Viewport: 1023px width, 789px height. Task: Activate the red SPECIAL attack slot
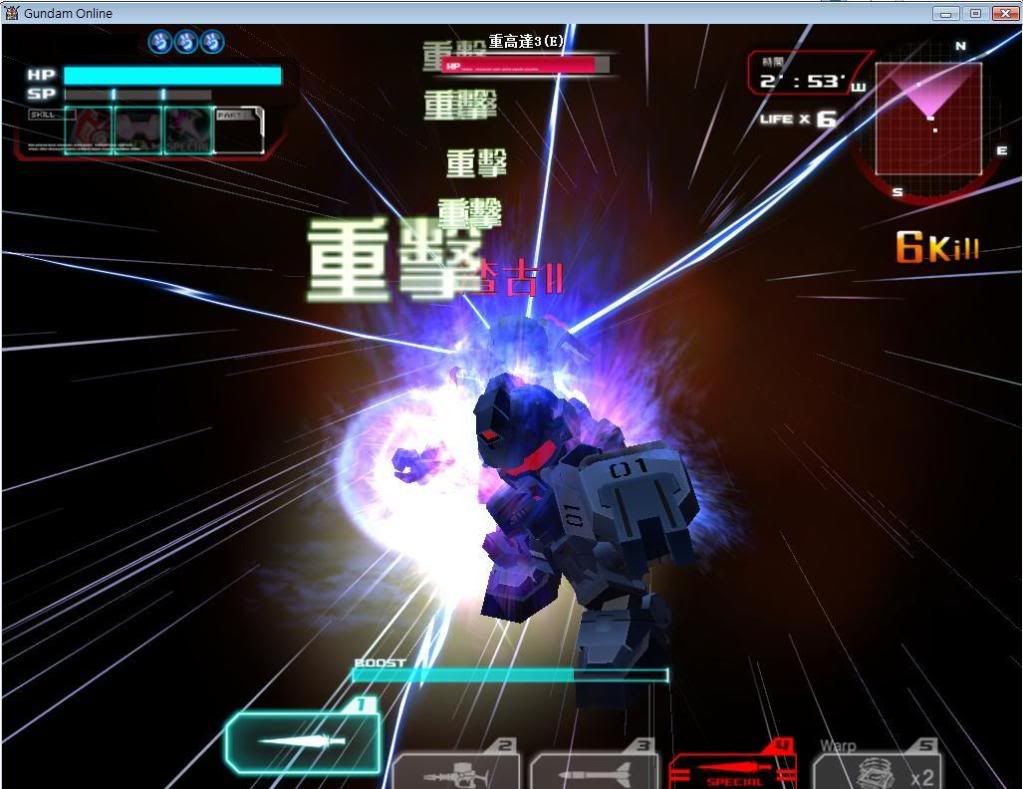732,770
